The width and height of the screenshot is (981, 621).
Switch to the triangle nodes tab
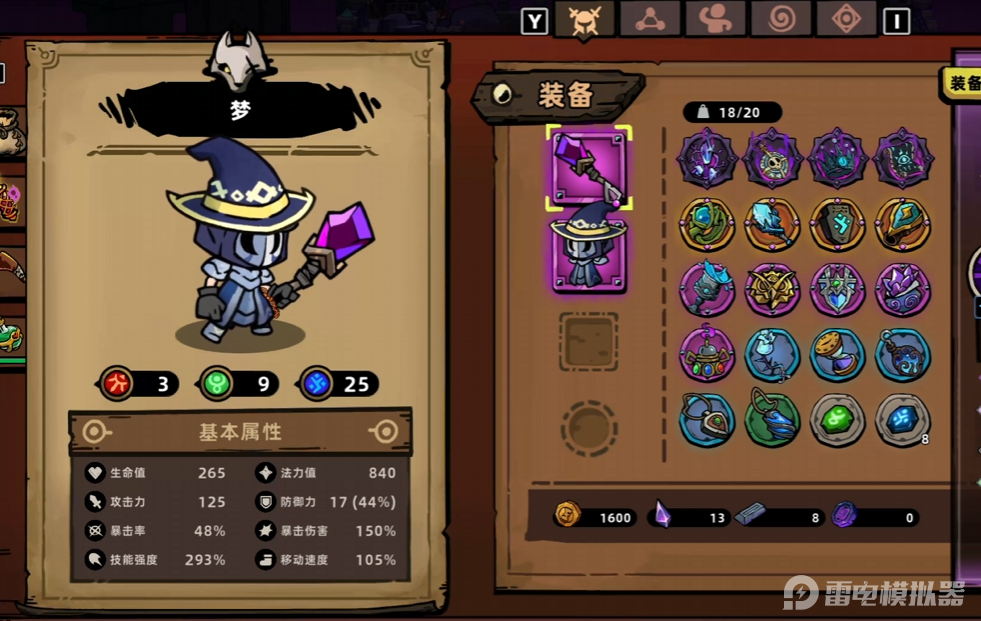649,20
